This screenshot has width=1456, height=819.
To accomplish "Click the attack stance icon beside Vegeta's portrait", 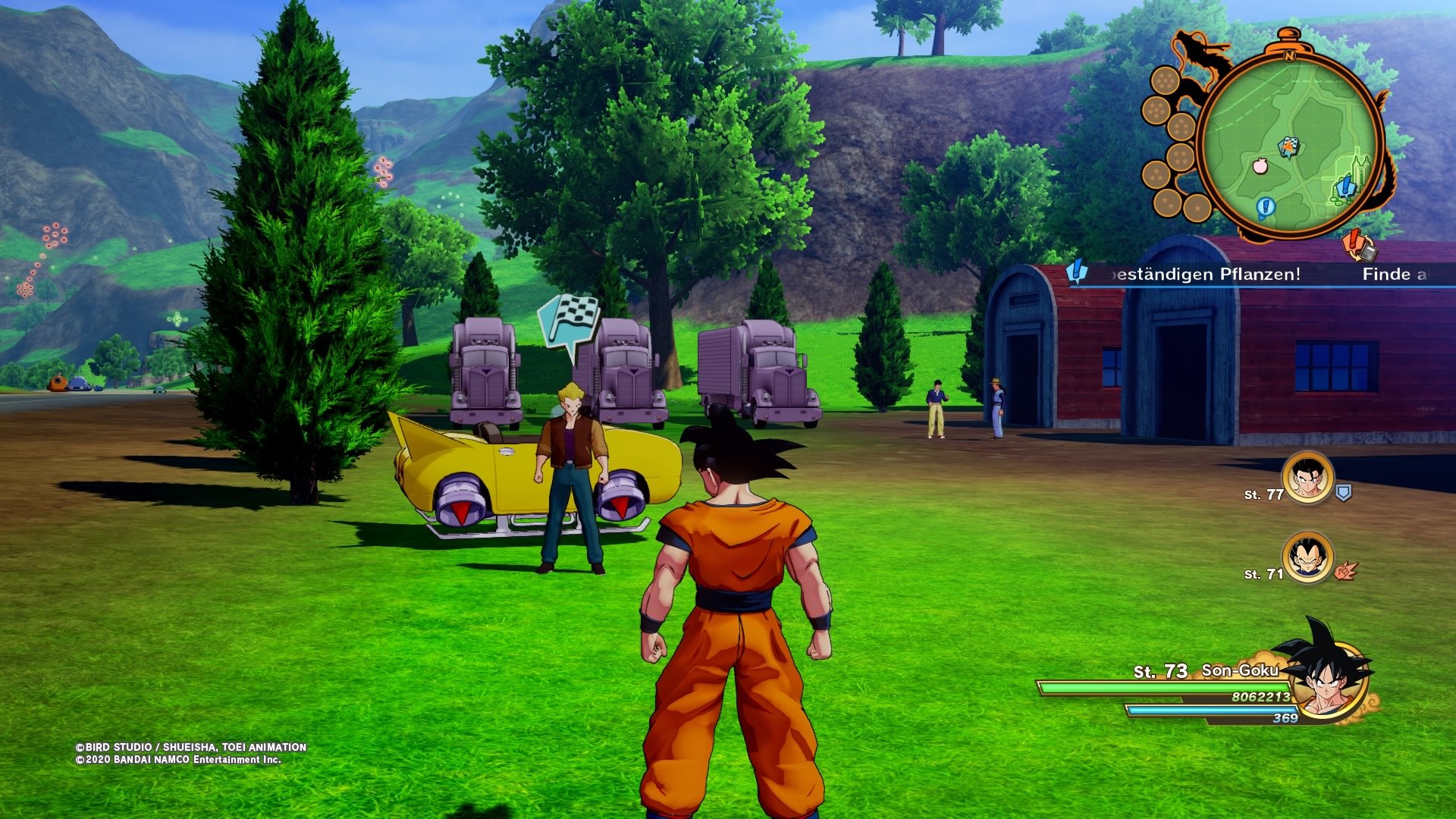I will pyautogui.click(x=1345, y=571).
